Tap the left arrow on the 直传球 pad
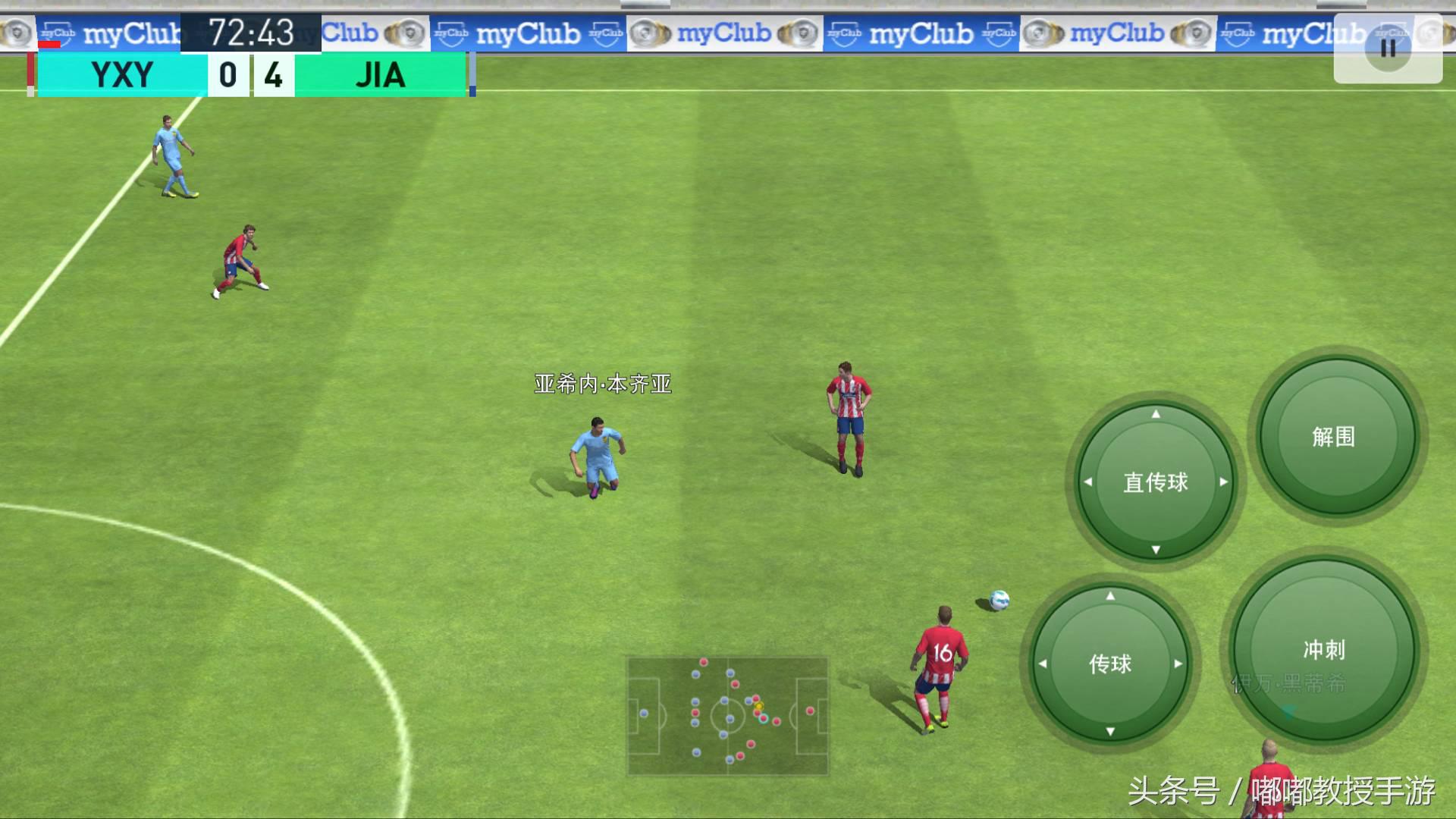This screenshot has height=819, width=1456. 1087,483
